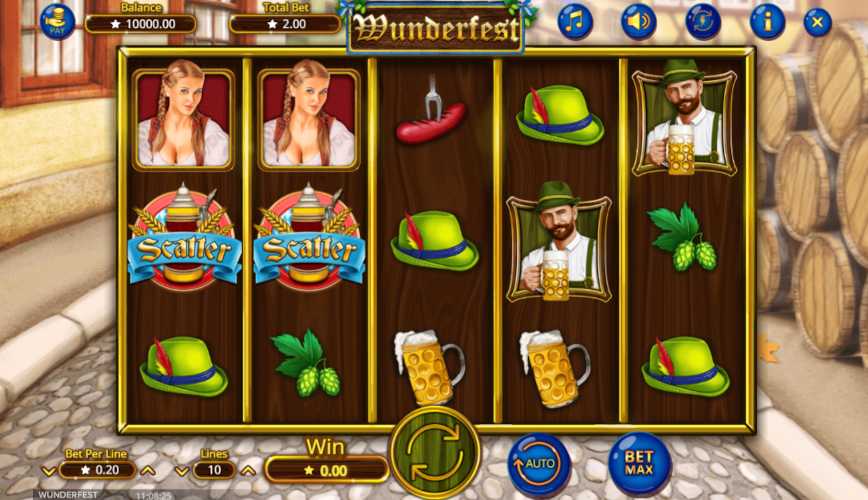Click the blue lightning bolt button
868x500 pixels.
tap(703, 21)
